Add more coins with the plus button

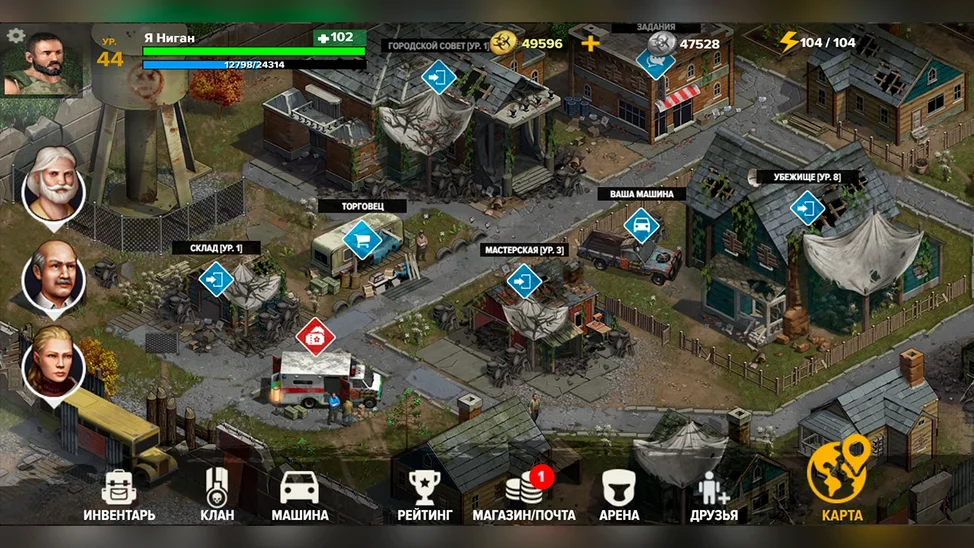pyautogui.click(x=591, y=43)
